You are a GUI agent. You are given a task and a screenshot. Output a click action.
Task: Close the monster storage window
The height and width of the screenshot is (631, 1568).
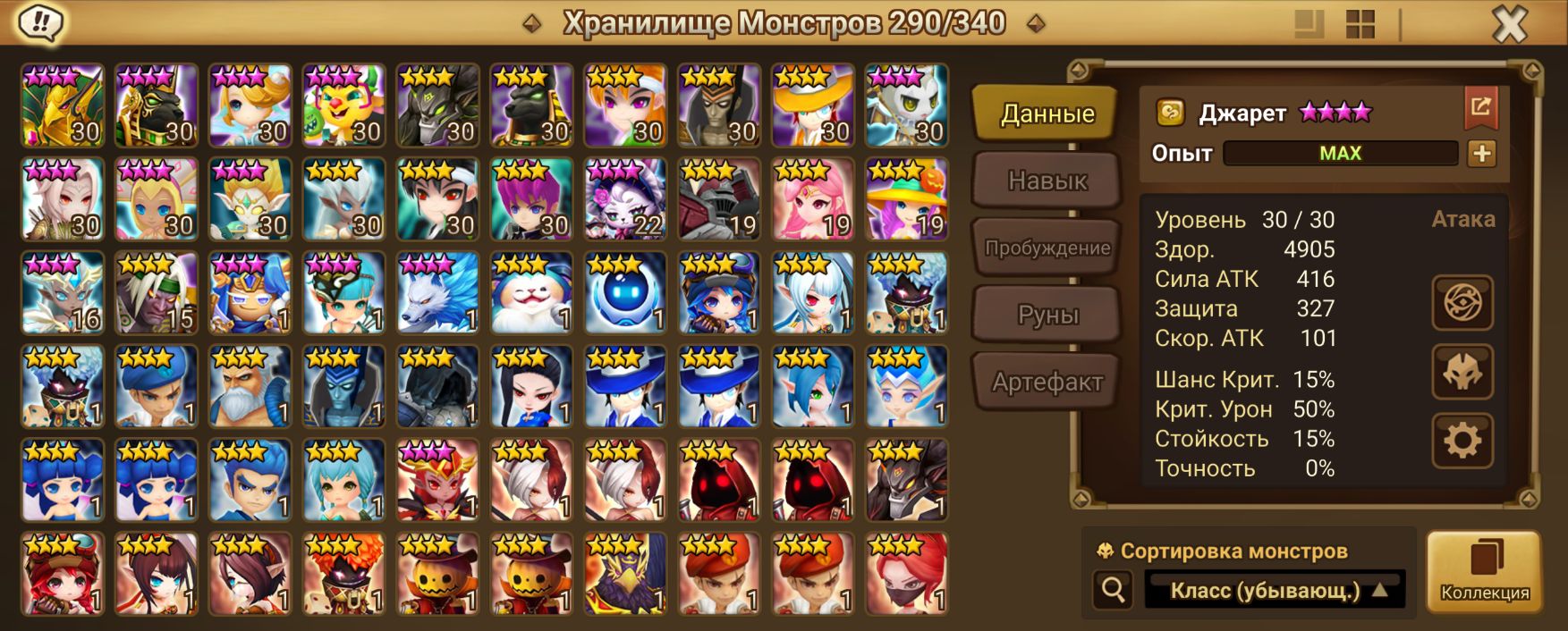pos(1509,25)
